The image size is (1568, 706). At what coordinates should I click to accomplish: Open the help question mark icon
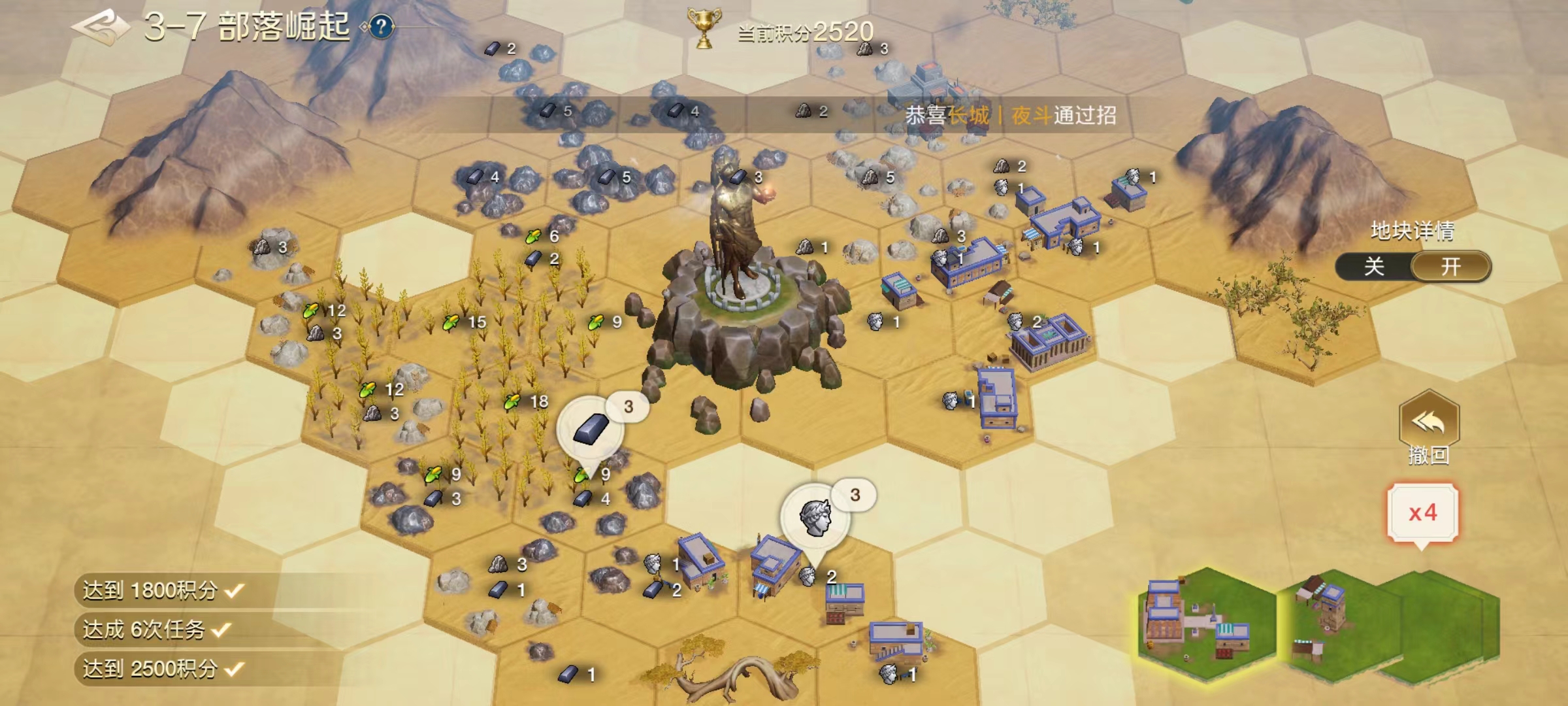pyautogui.click(x=382, y=27)
